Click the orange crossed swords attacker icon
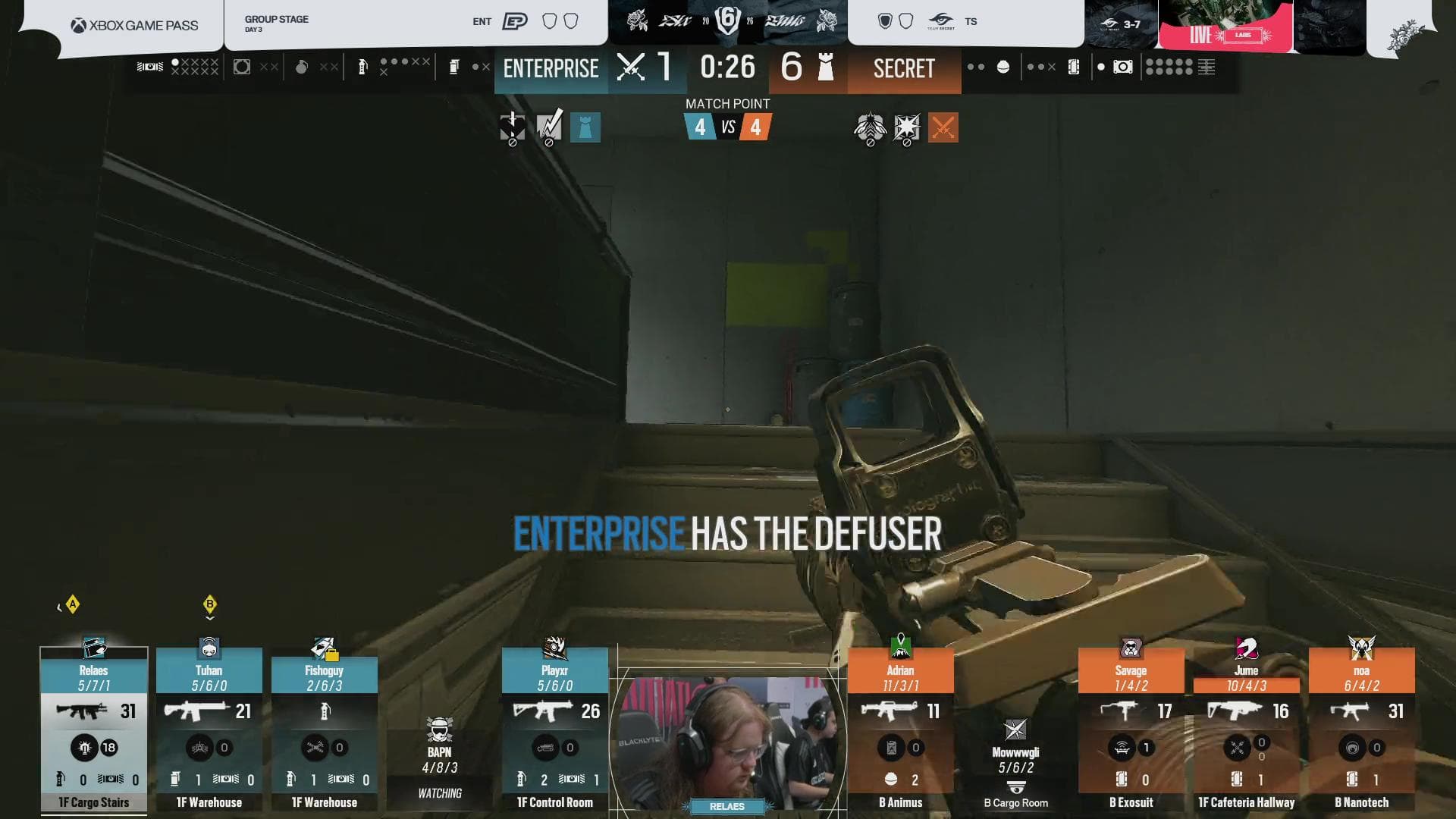1456x819 pixels. tap(943, 127)
